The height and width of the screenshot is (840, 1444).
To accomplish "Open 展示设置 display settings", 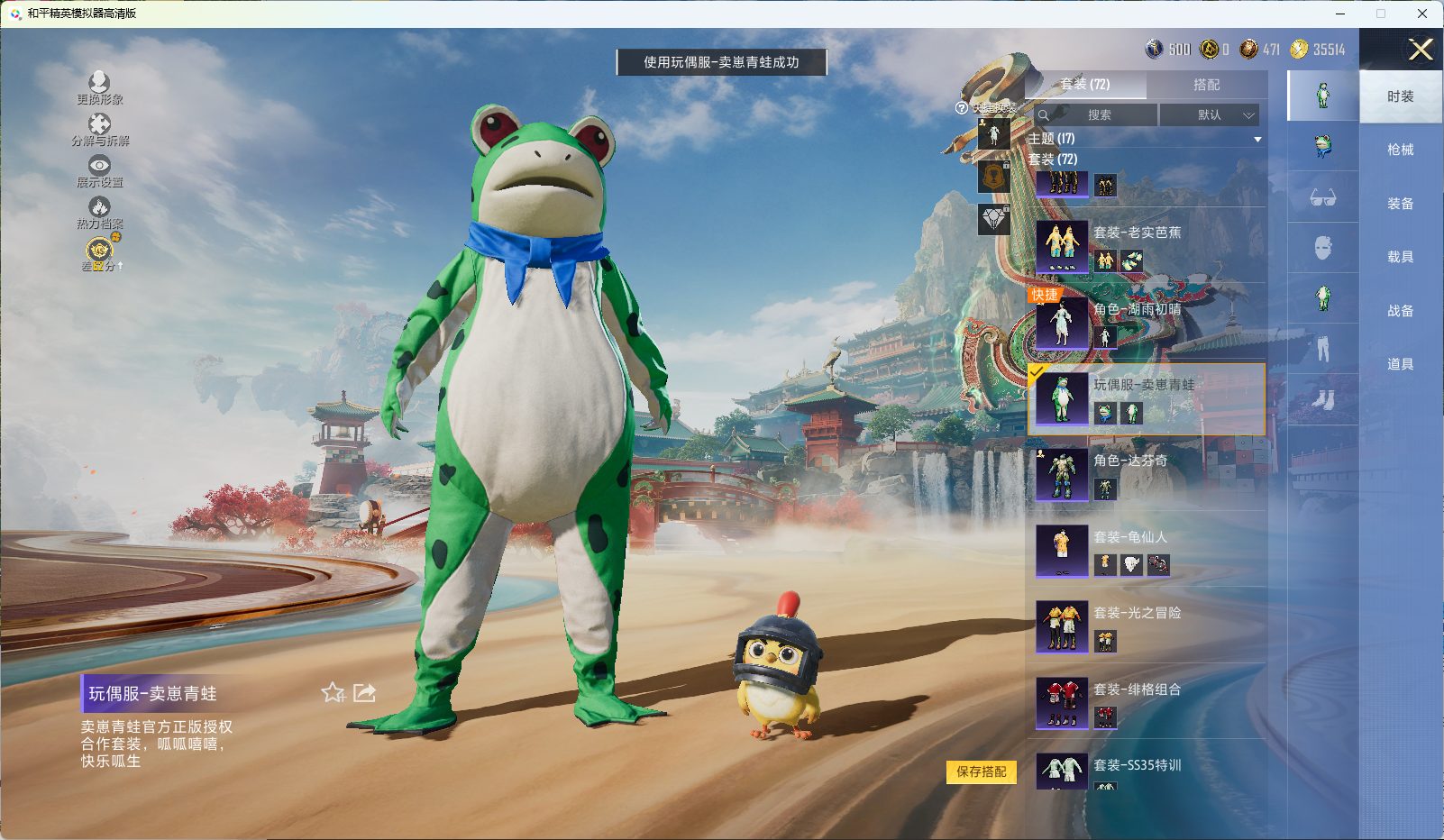I will coord(99,169).
